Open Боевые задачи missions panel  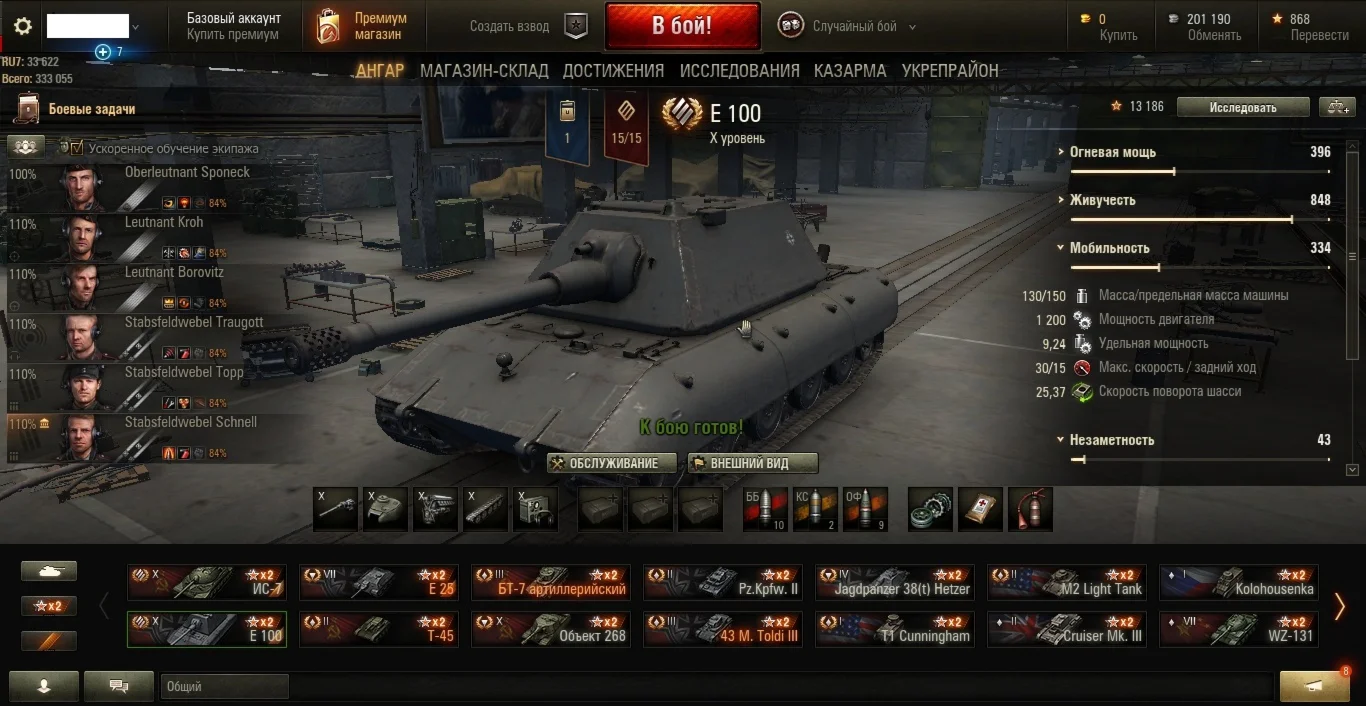pos(91,109)
